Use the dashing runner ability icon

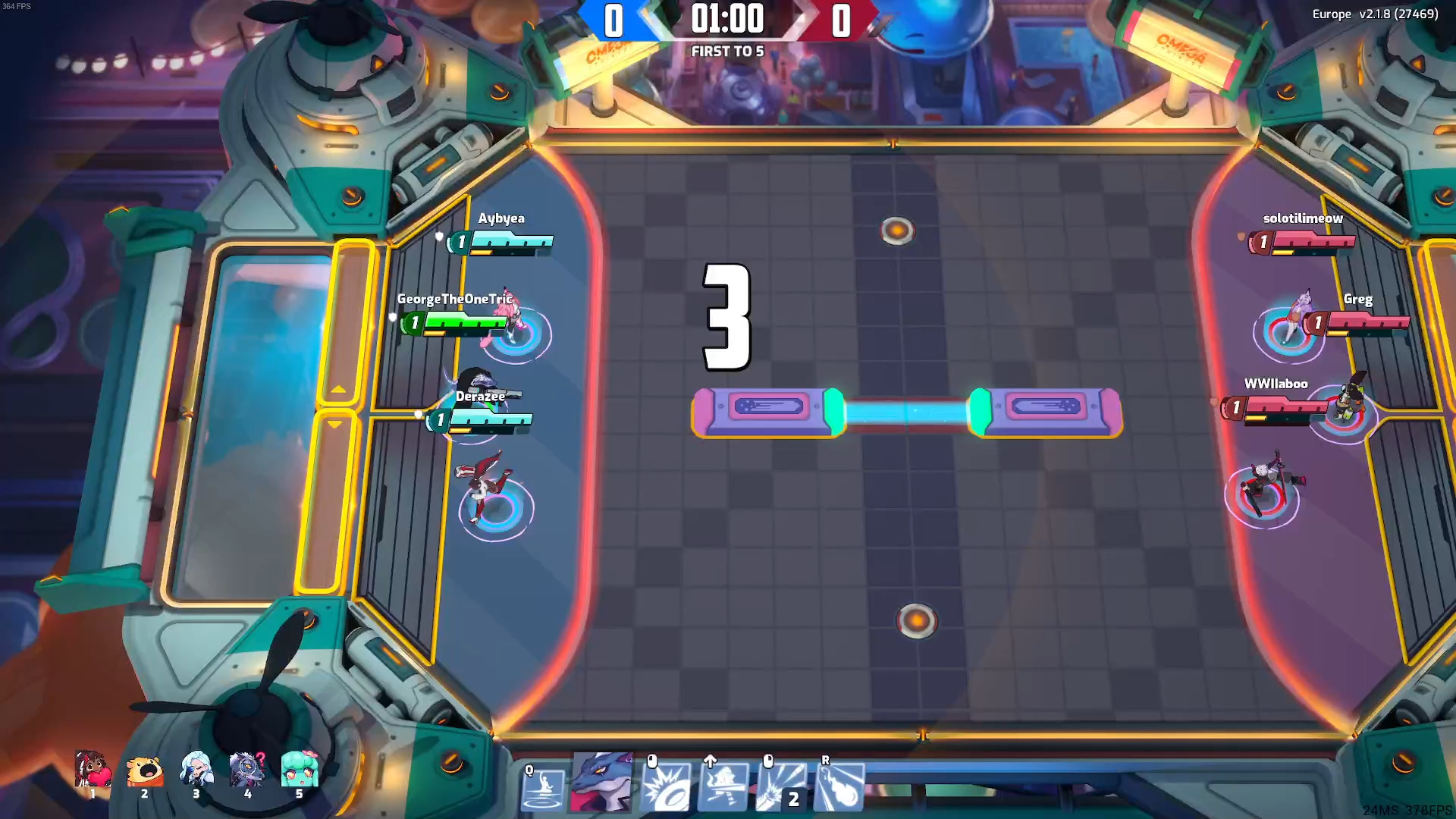coord(723,789)
